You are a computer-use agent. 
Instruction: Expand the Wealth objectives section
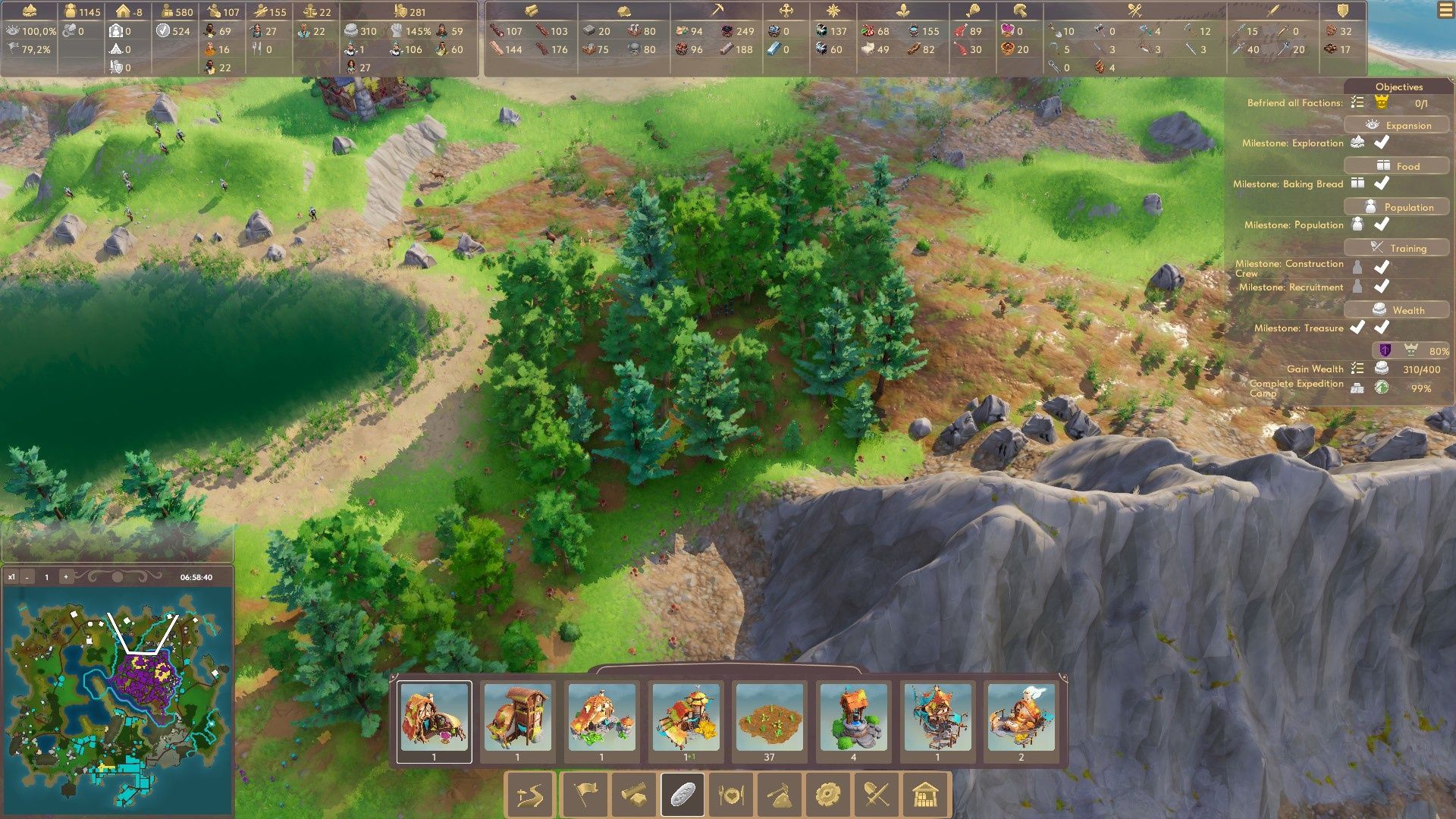1397,310
